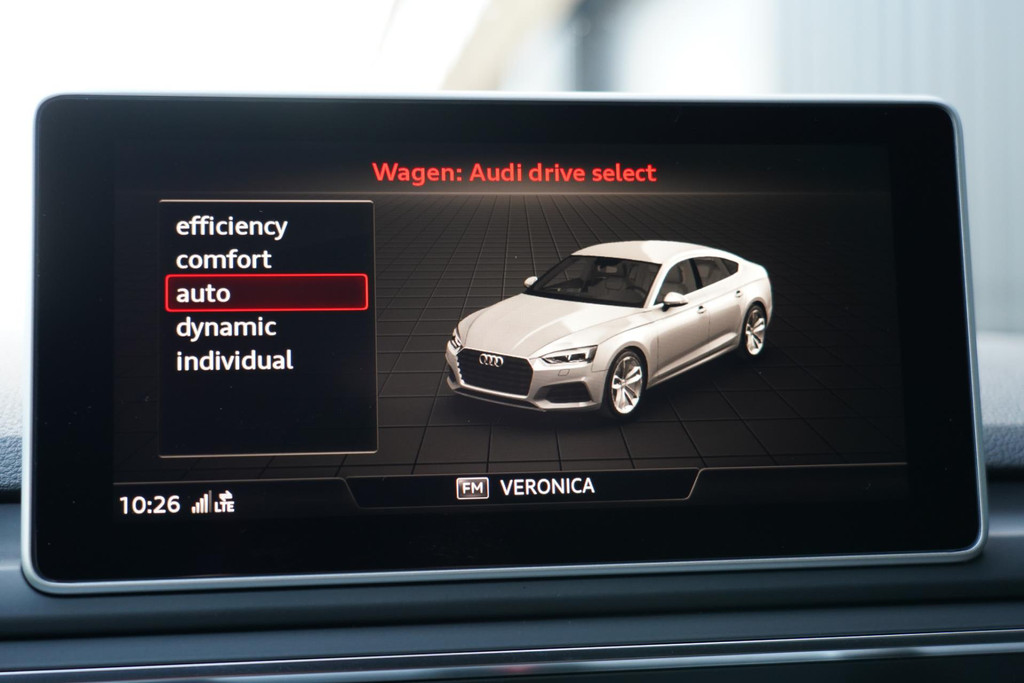Choose the comfort drive mode

(223, 260)
